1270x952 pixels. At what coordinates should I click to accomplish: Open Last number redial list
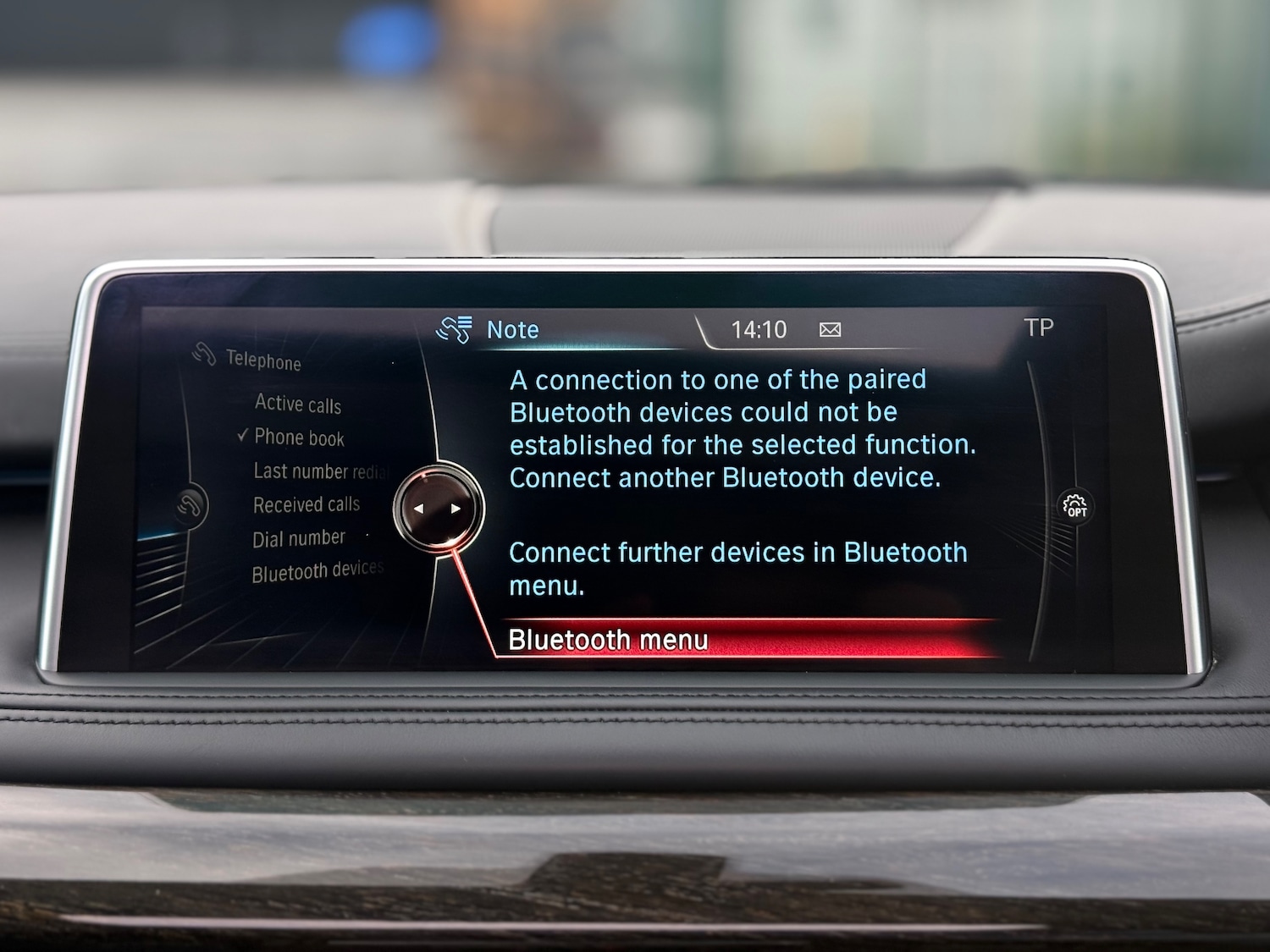(322, 471)
